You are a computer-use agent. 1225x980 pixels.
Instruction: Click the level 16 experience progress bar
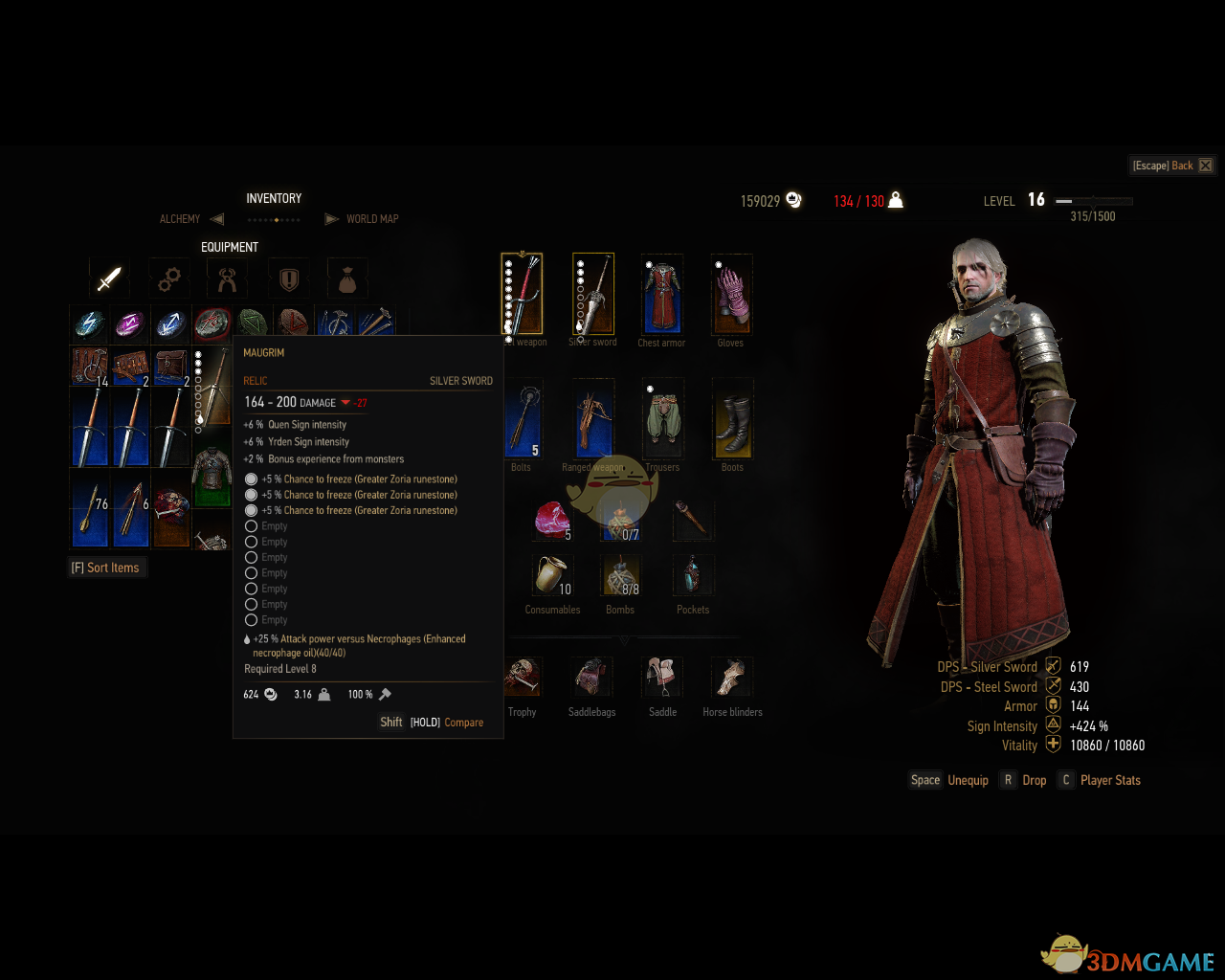click(x=1091, y=201)
